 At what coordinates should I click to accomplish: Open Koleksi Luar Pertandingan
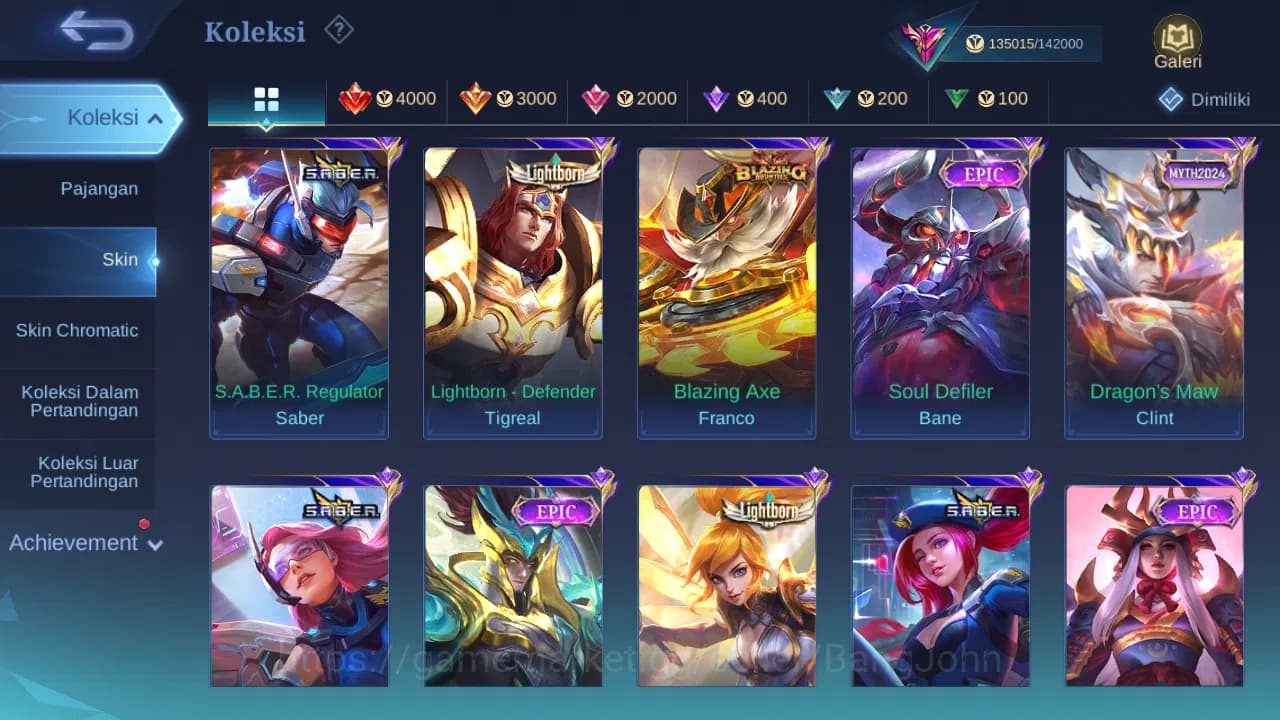click(x=77, y=472)
